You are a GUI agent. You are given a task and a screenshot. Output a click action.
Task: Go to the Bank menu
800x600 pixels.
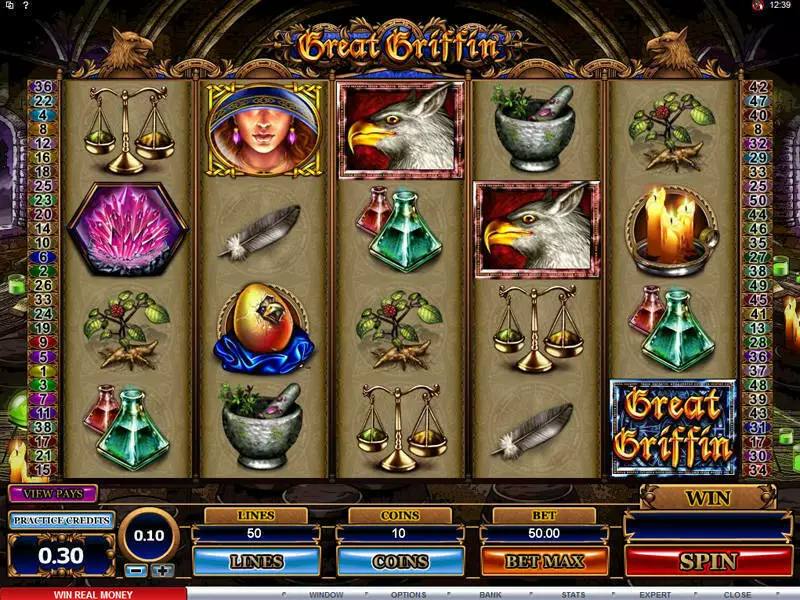490,594
